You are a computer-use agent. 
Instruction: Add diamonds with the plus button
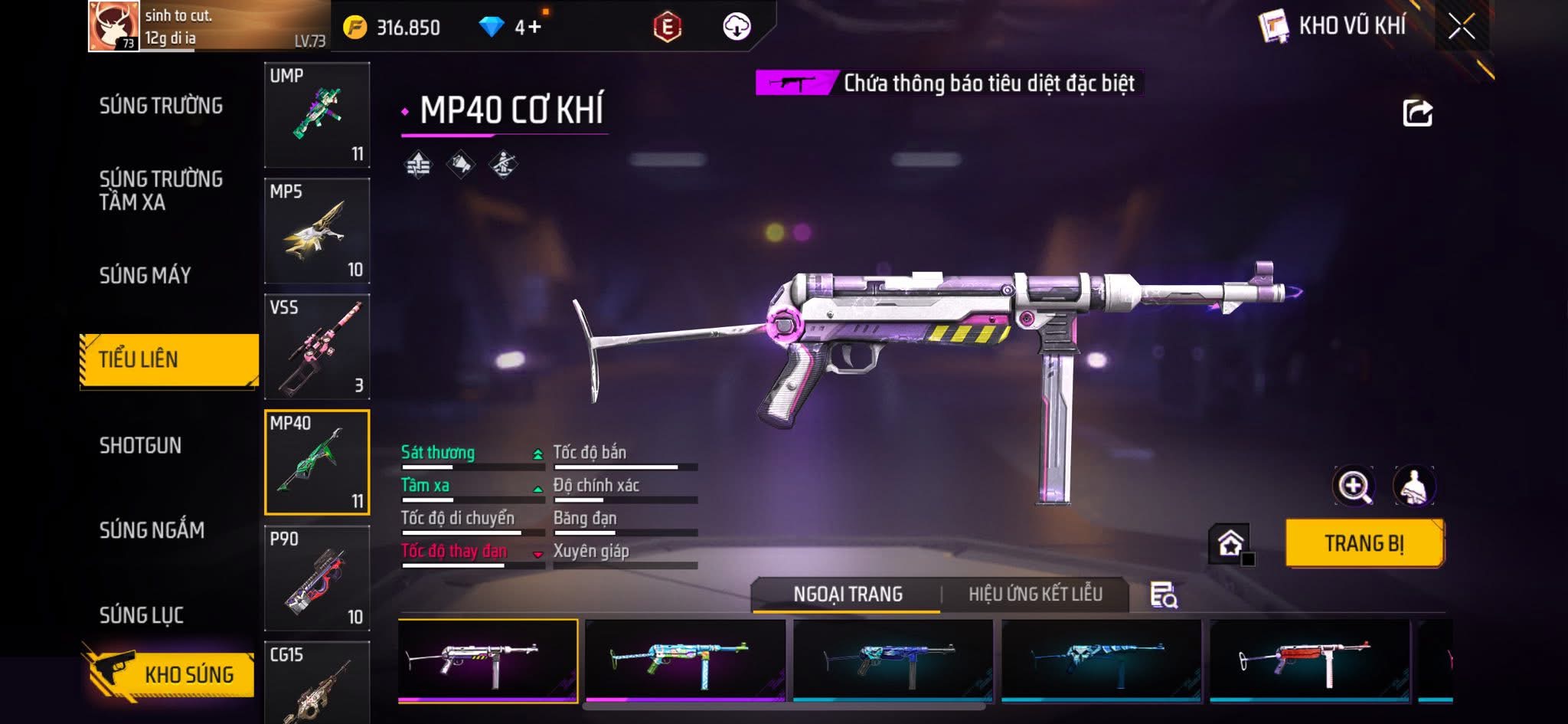pyautogui.click(x=534, y=28)
